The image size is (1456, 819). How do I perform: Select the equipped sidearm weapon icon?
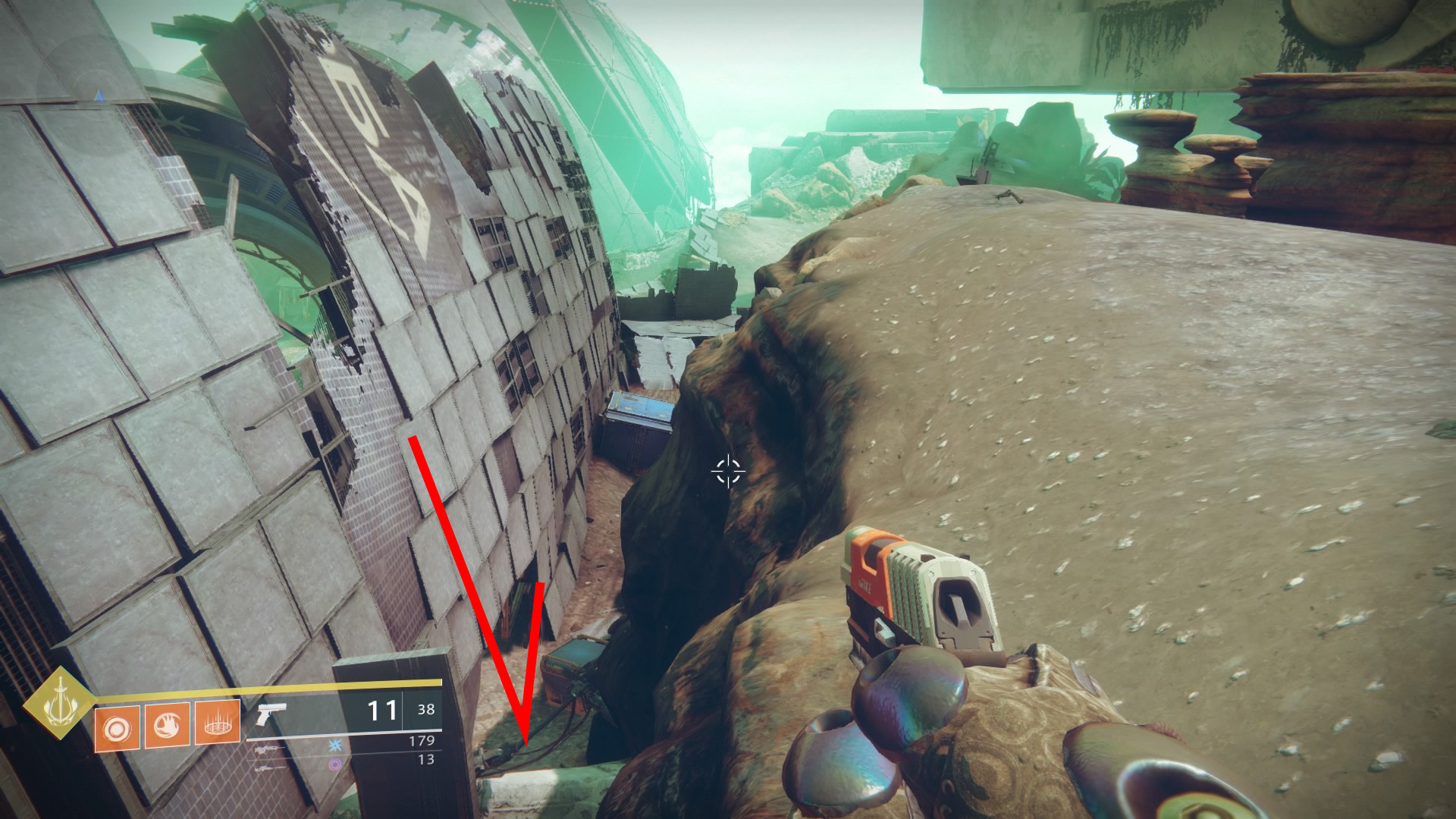click(x=271, y=714)
